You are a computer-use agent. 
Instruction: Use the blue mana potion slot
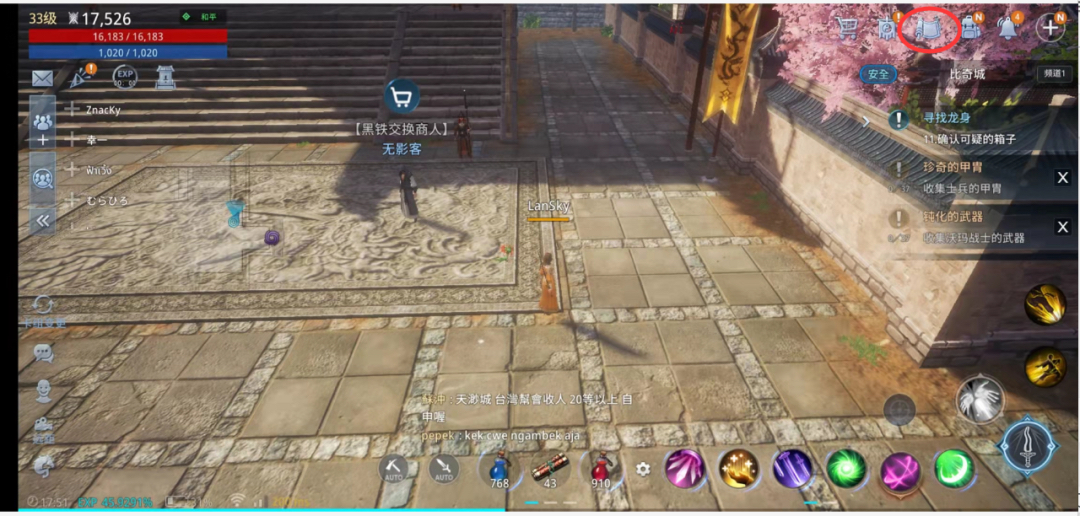point(497,467)
